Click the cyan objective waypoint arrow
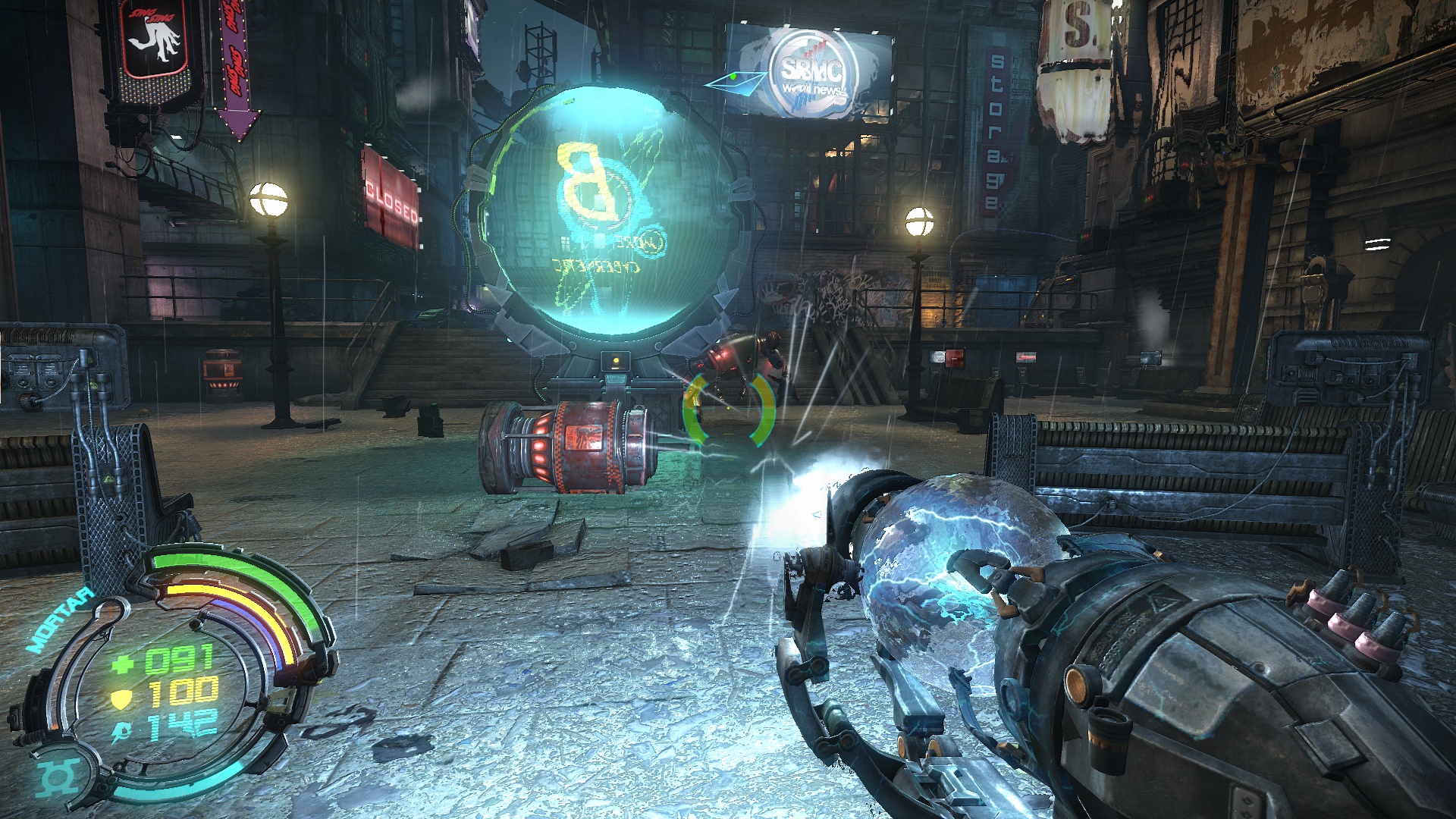The width and height of the screenshot is (1456, 819). click(736, 81)
